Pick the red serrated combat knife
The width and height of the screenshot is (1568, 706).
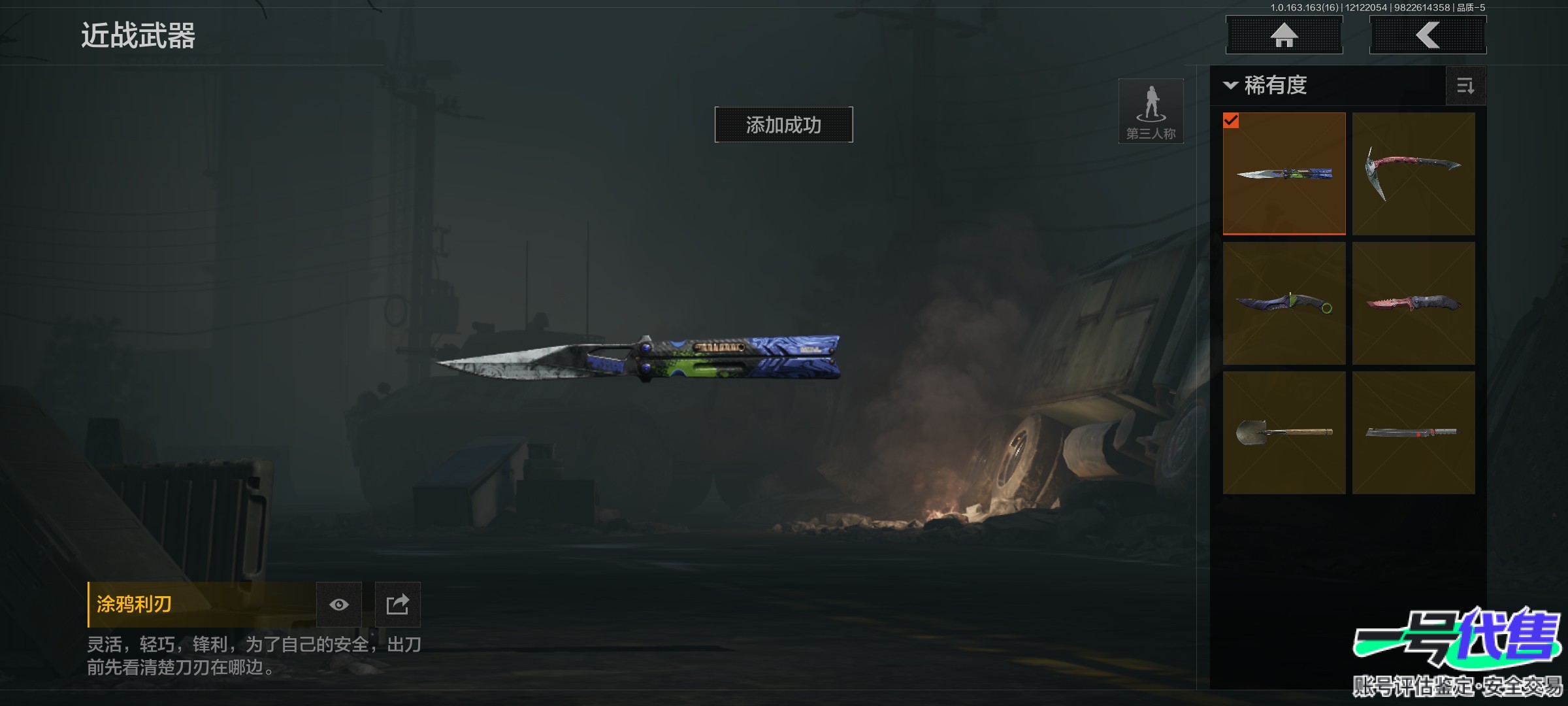point(1413,303)
